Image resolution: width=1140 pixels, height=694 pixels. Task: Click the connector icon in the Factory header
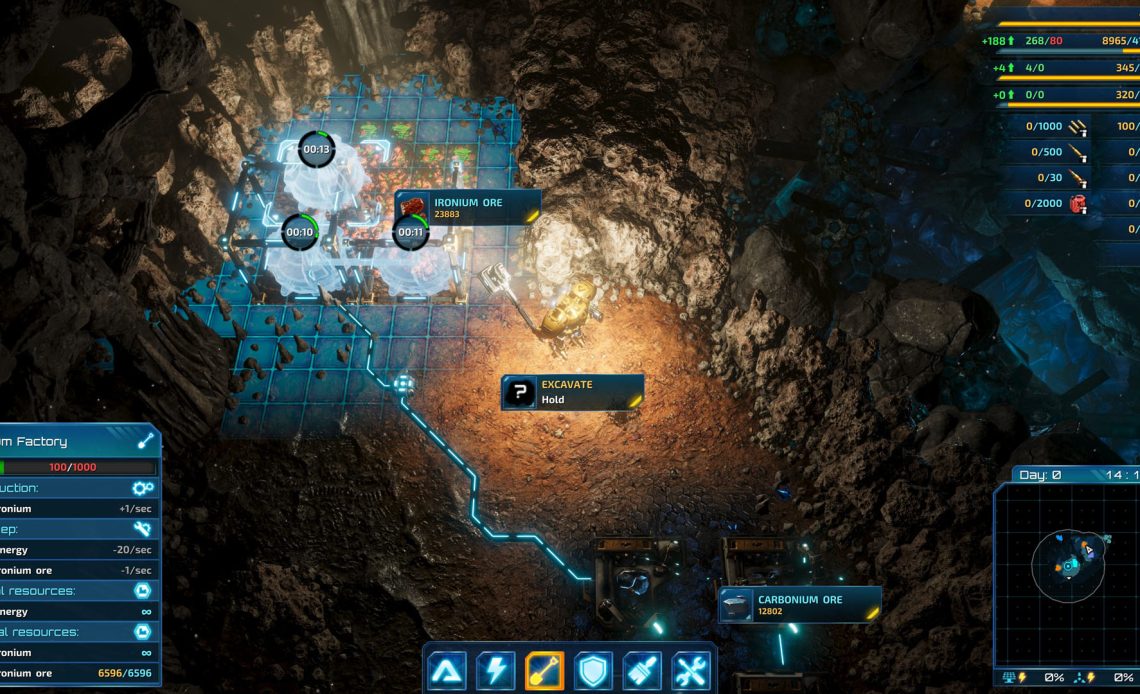click(x=146, y=441)
